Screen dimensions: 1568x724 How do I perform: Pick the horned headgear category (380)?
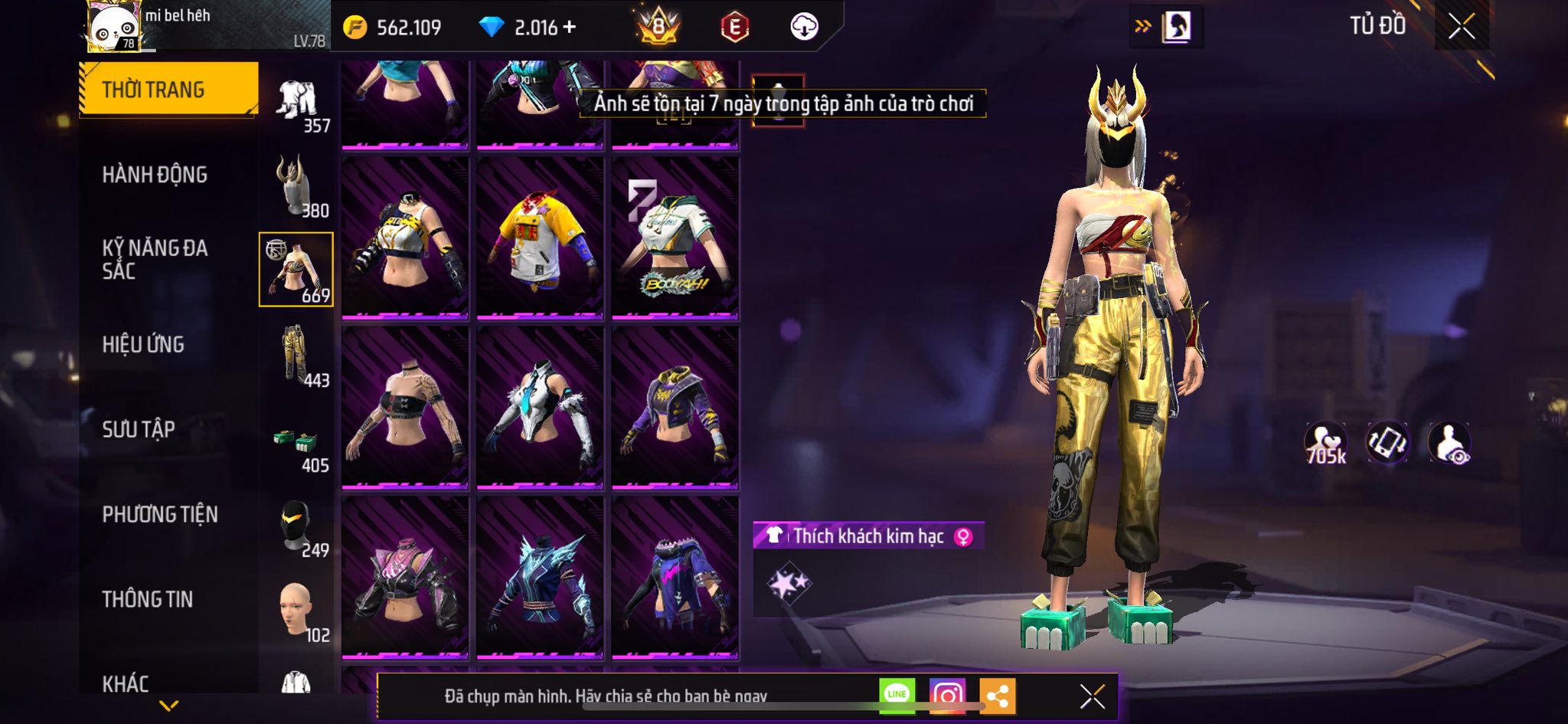[296, 186]
